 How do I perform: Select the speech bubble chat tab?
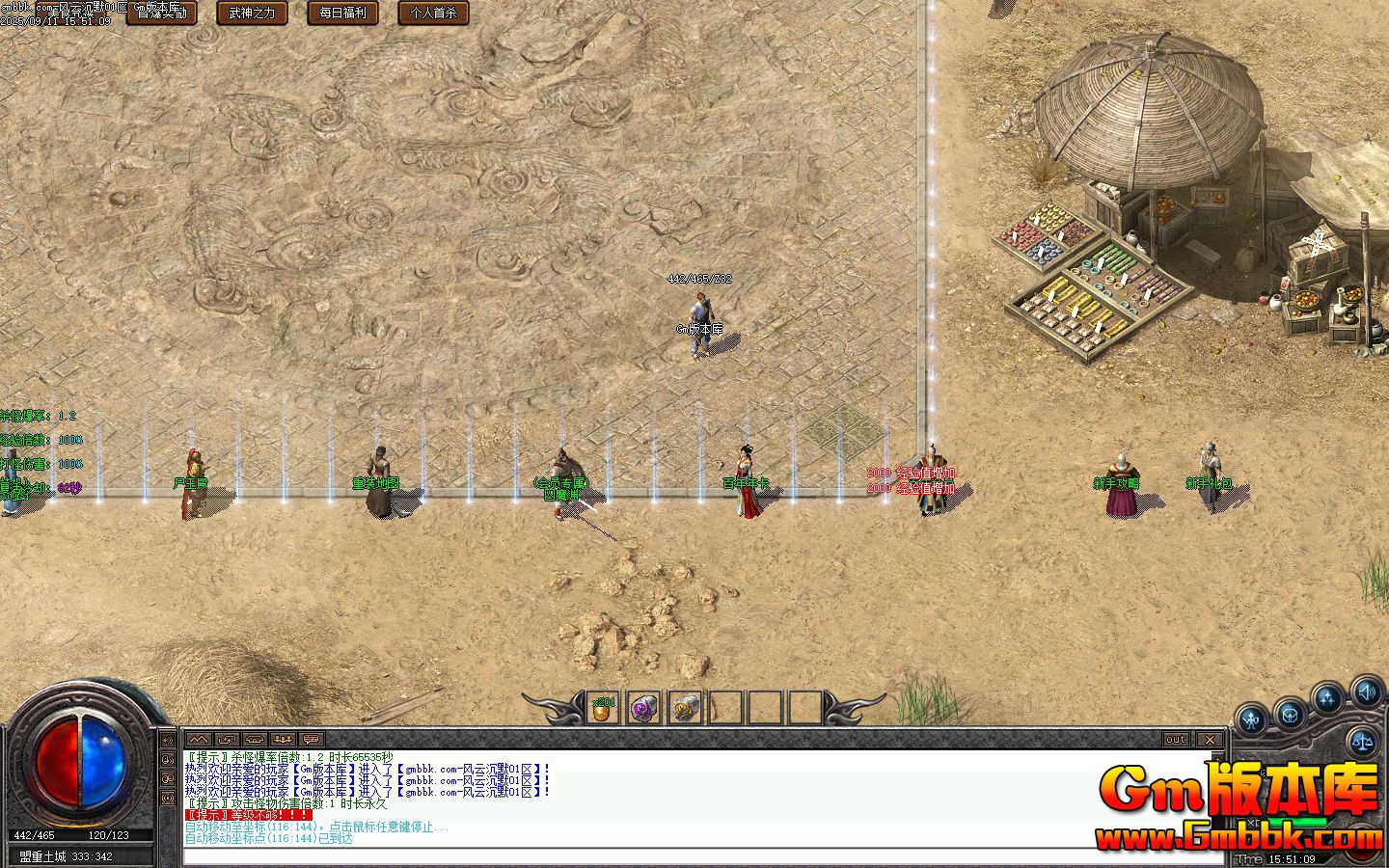pos(311,739)
